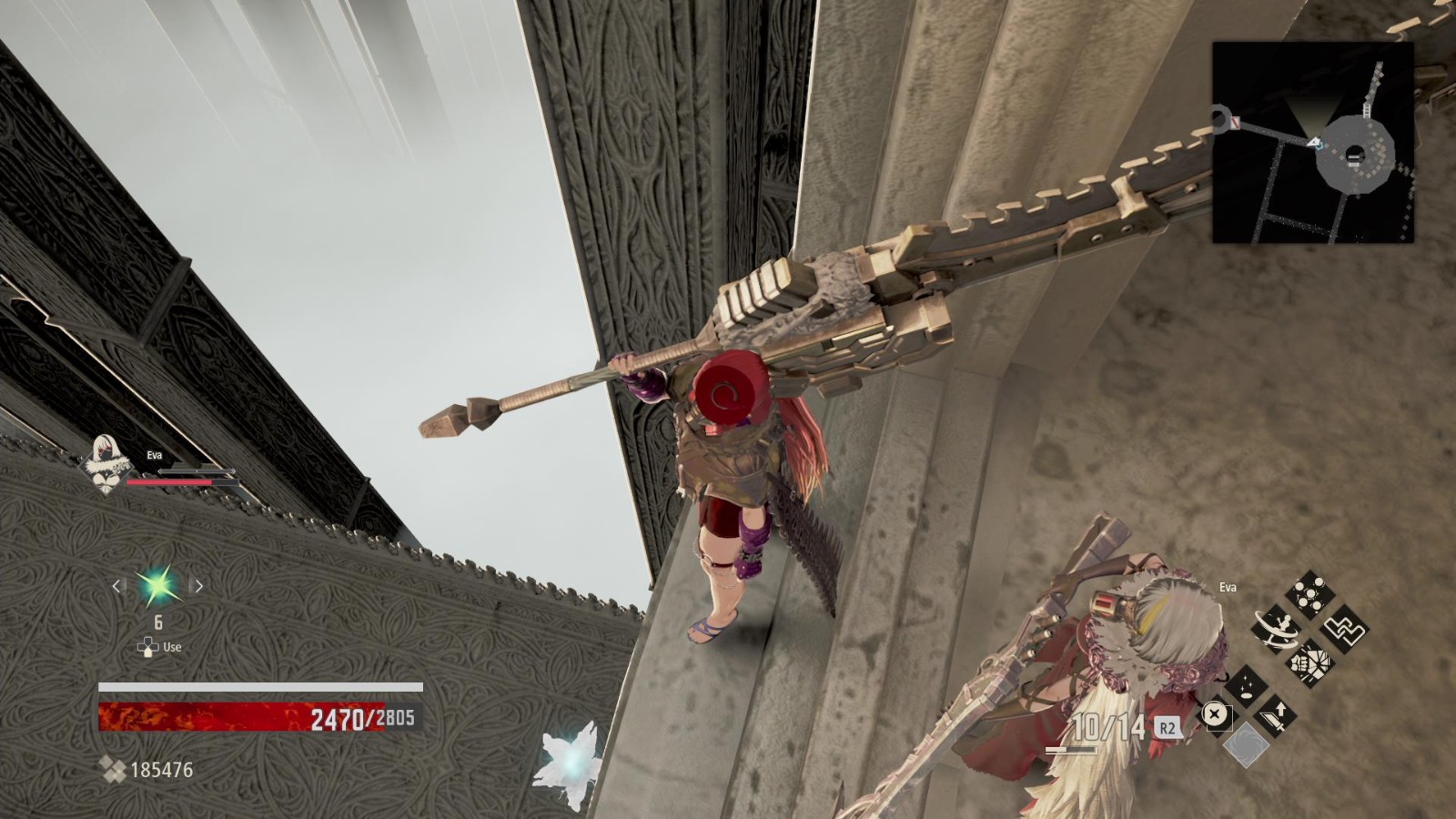Select the cluster shot Gift icon
This screenshot has width=1456, height=819.
(1310, 594)
